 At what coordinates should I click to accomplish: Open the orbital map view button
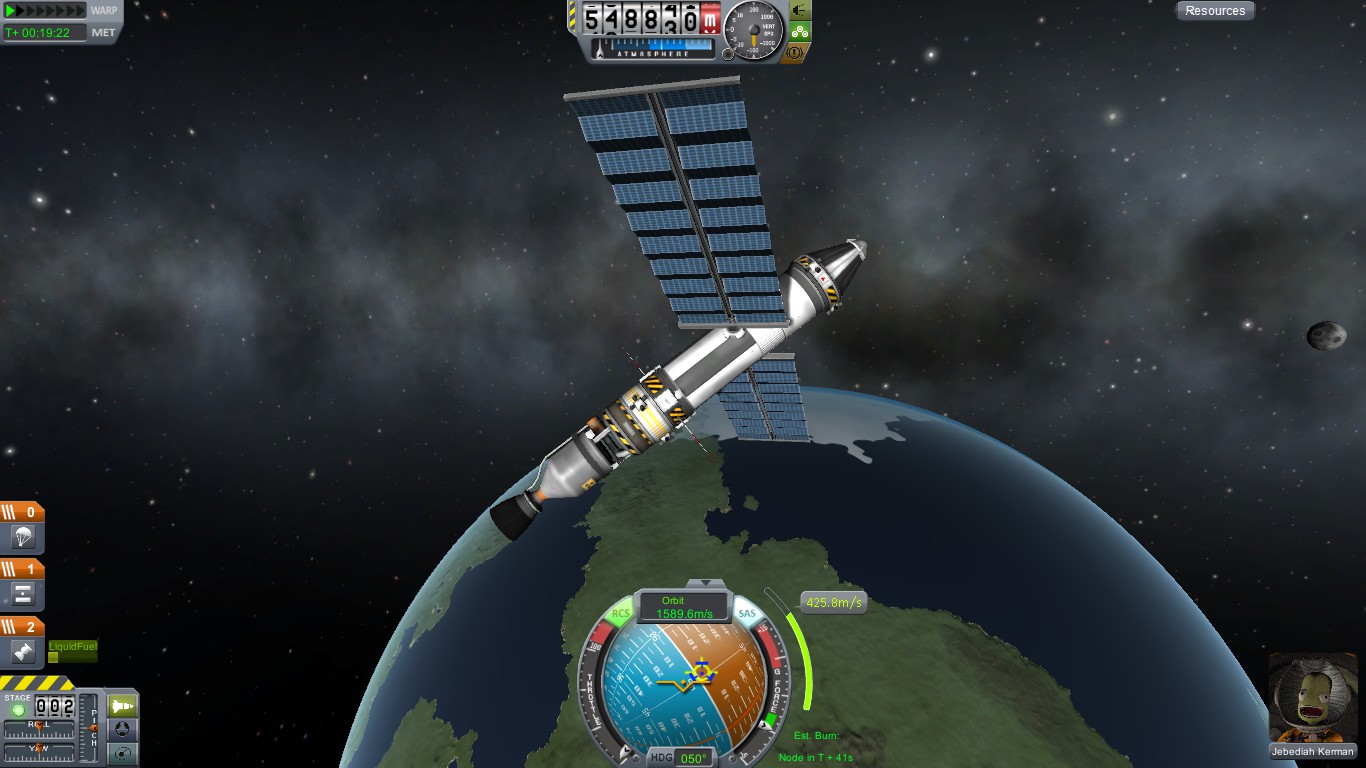click(x=122, y=752)
